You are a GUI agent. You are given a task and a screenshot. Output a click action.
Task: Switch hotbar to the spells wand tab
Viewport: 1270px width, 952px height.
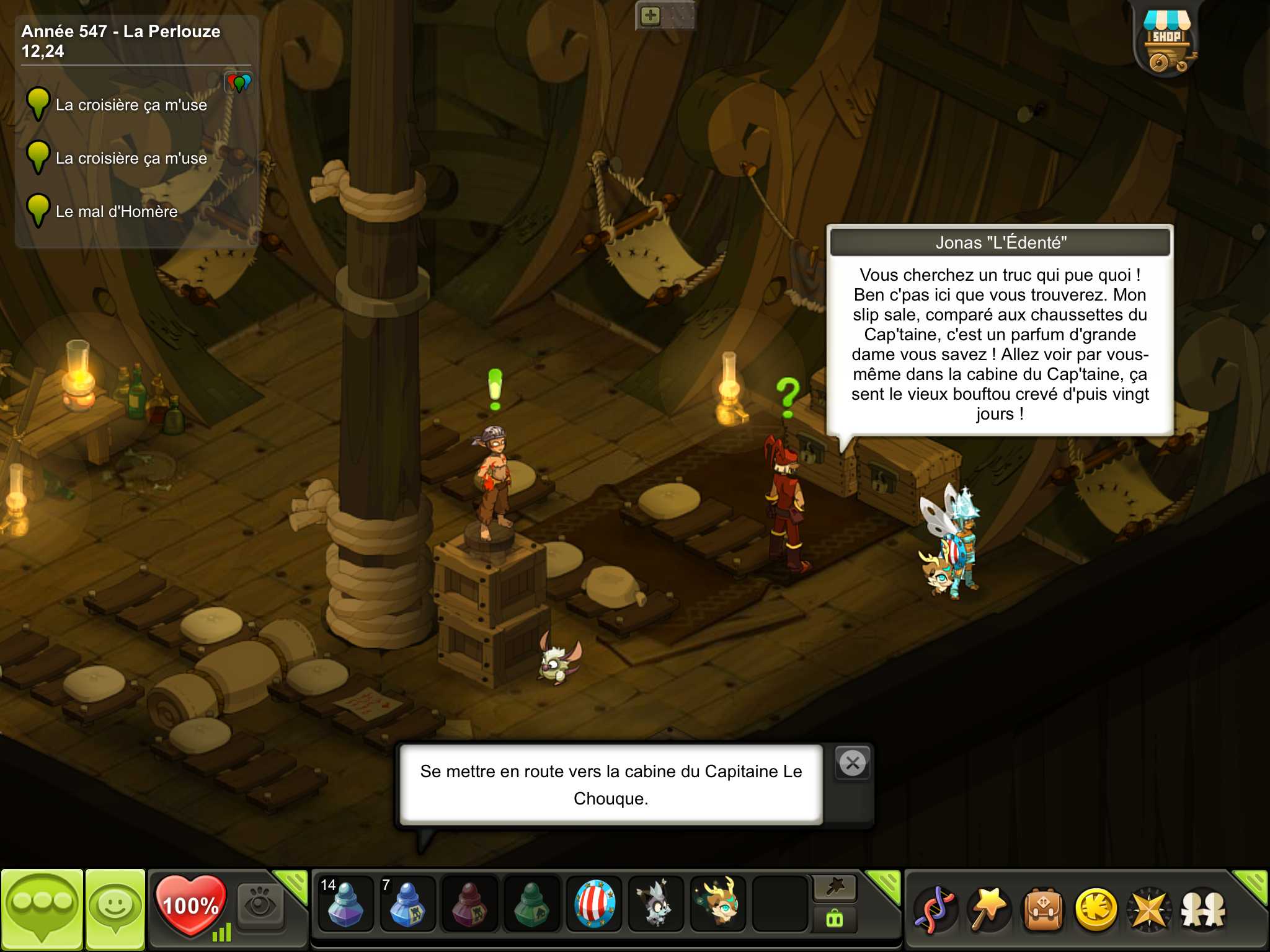point(835,888)
